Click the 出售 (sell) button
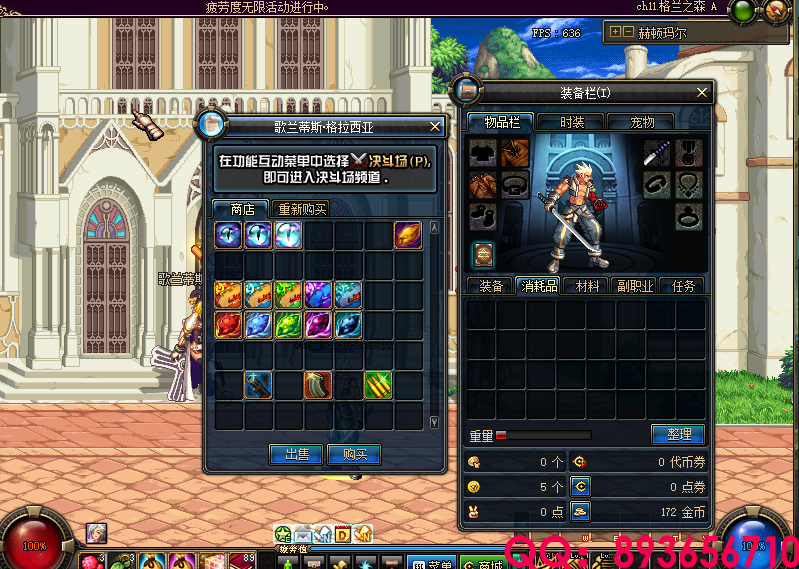Viewport: 799px width, 569px height. (x=296, y=454)
